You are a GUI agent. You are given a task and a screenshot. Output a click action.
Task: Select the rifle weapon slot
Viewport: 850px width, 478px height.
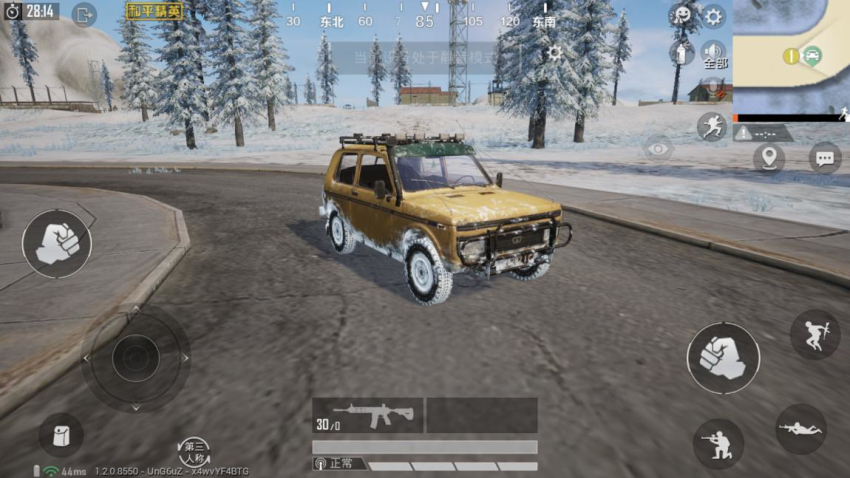coord(367,415)
